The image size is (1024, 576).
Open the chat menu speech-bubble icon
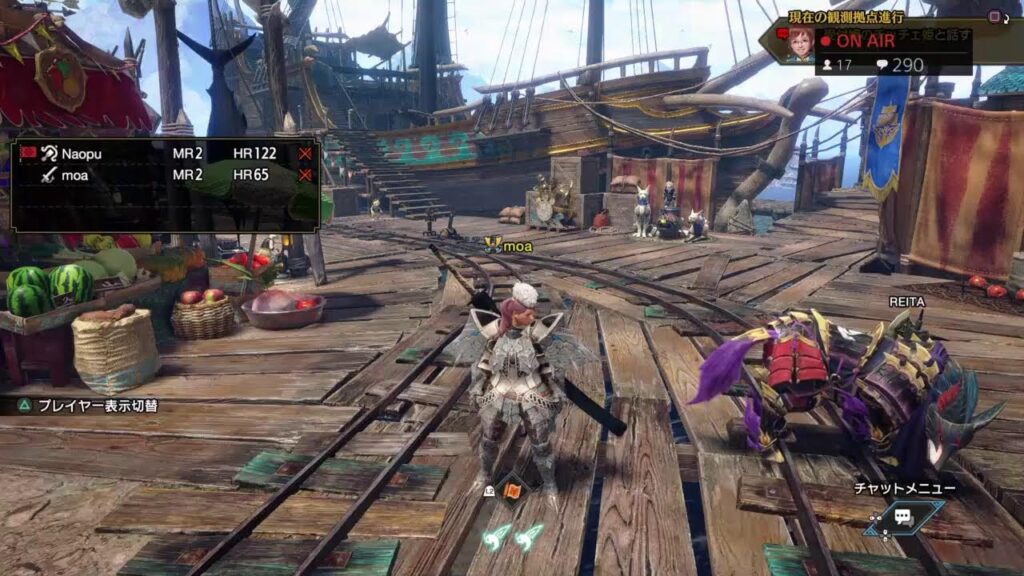pos(903,516)
